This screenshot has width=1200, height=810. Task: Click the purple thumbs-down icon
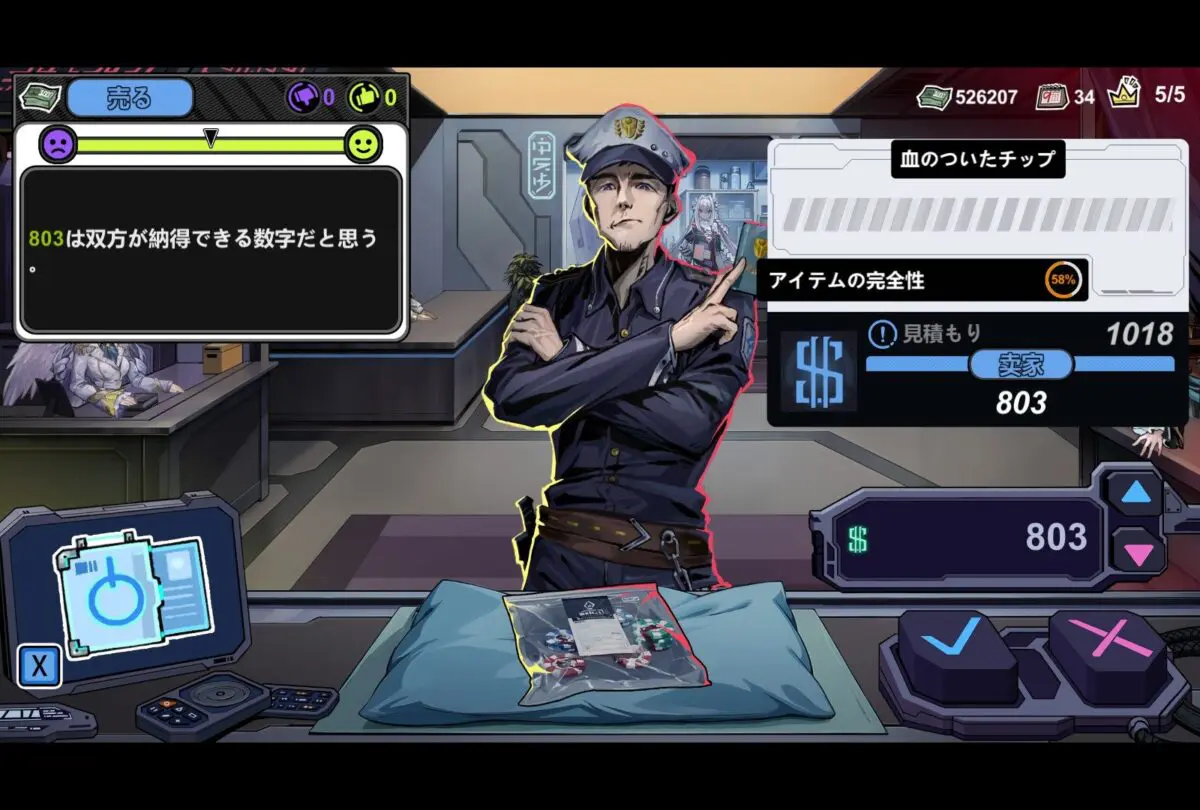coord(304,98)
